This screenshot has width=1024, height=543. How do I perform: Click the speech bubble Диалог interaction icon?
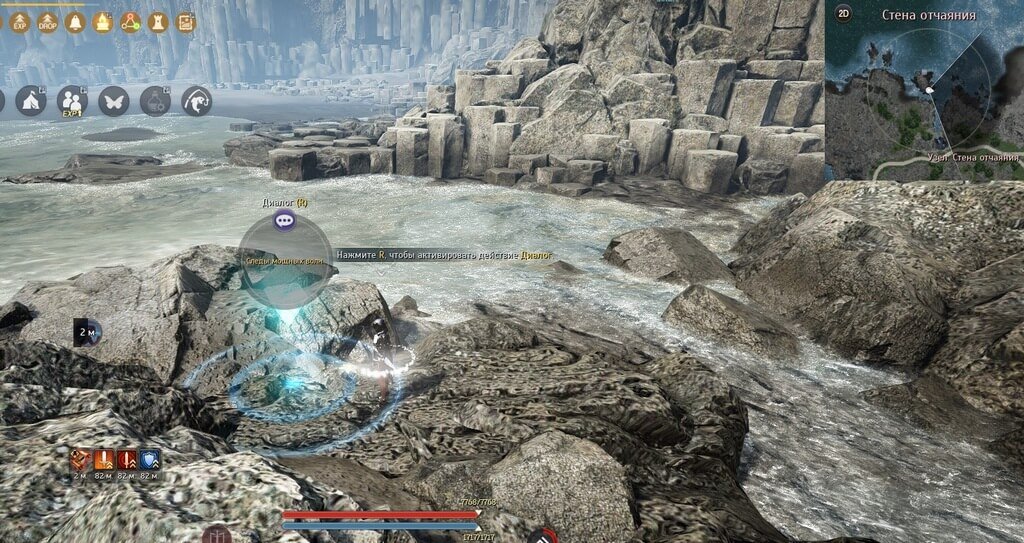[x=285, y=221]
